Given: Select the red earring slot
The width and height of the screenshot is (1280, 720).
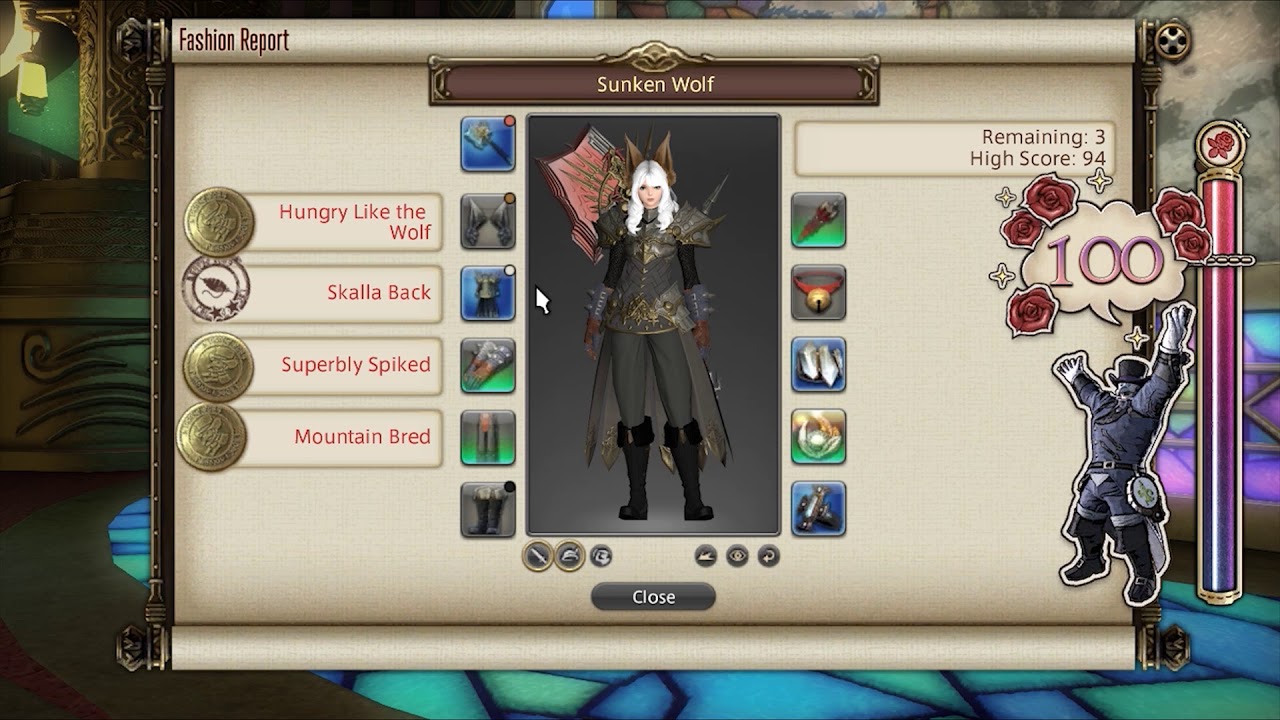Looking at the screenshot, I should click(818, 221).
